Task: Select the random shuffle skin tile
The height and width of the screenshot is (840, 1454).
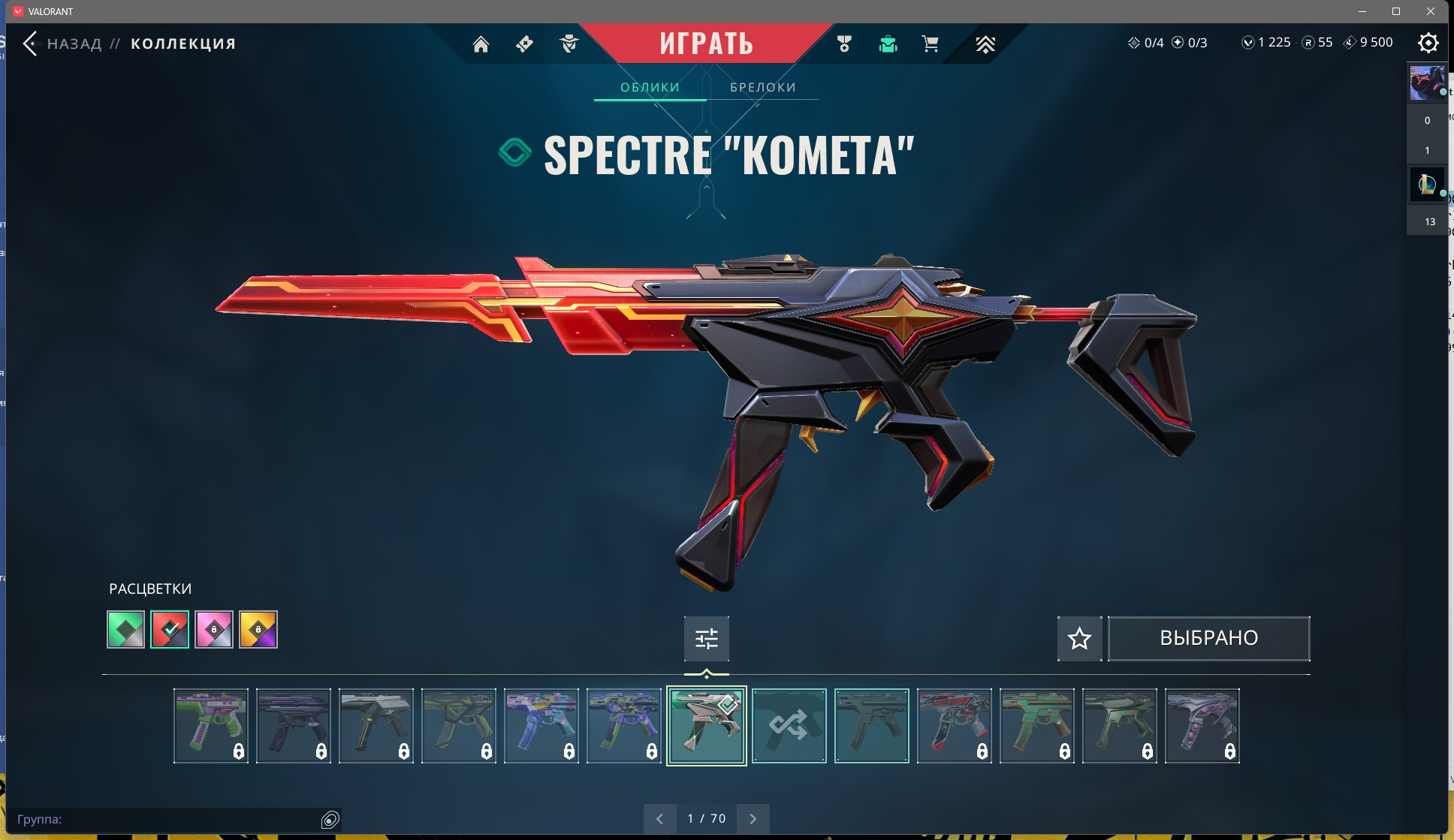Action: click(789, 726)
